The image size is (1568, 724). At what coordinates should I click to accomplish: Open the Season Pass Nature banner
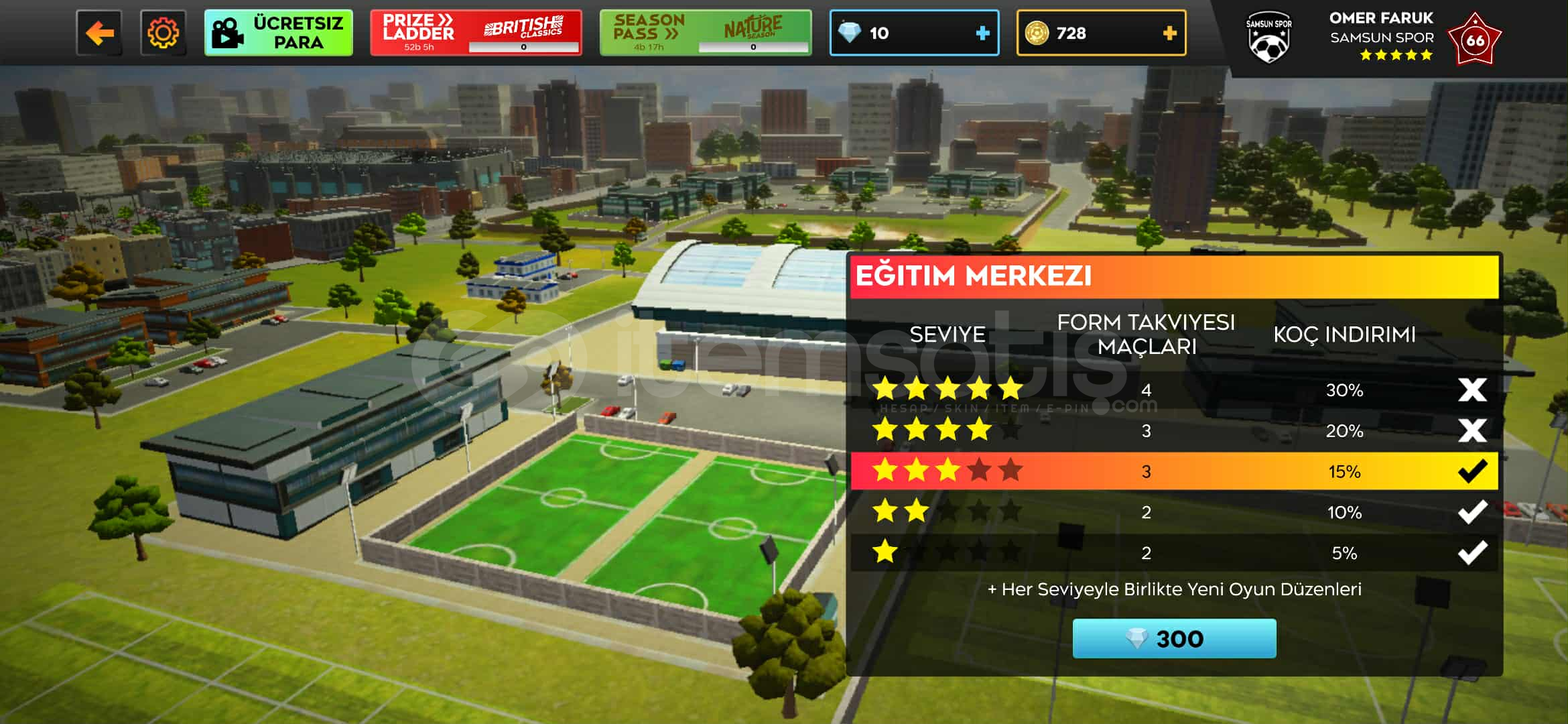coord(705,33)
